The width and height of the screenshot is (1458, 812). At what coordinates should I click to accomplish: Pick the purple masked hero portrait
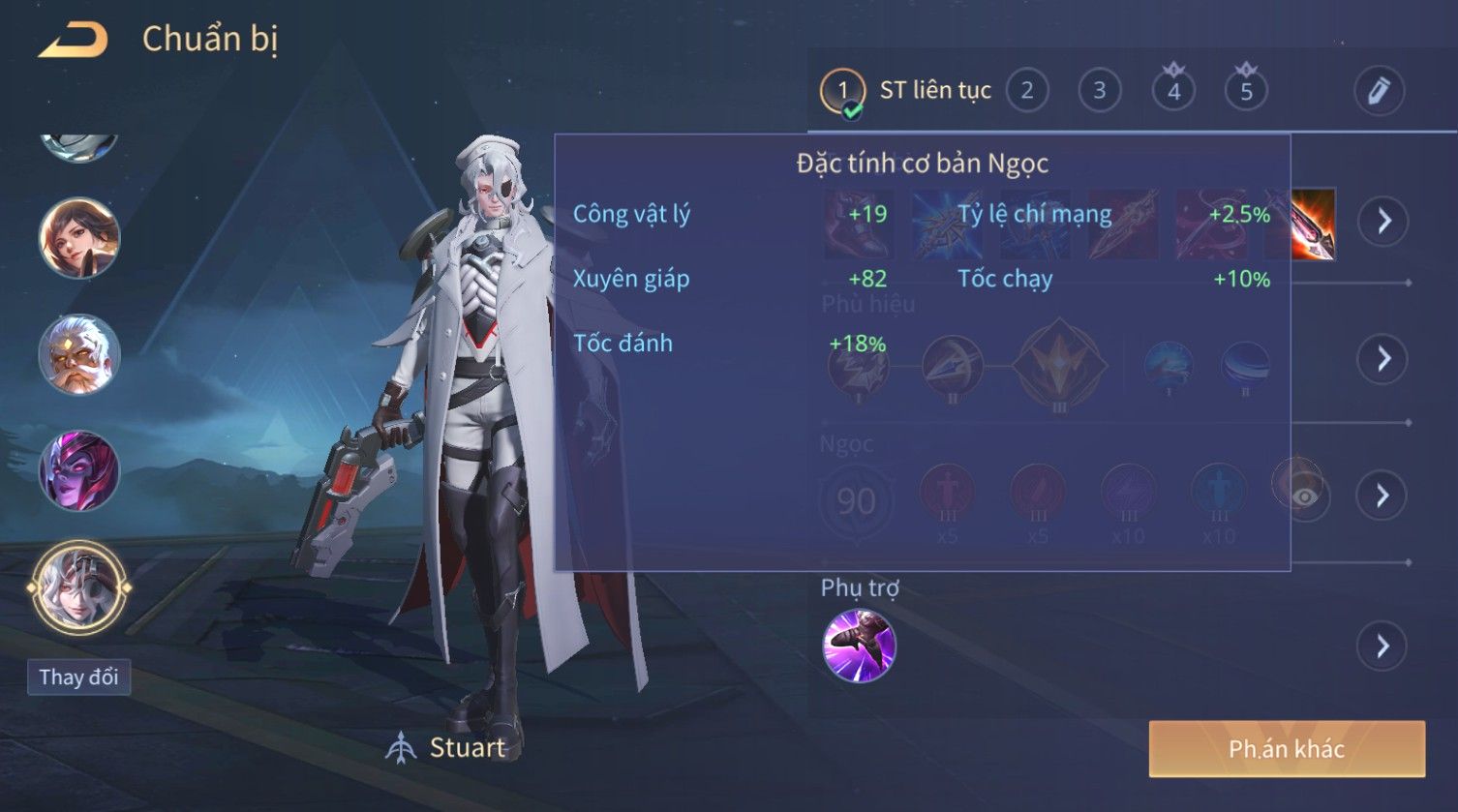pos(78,471)
